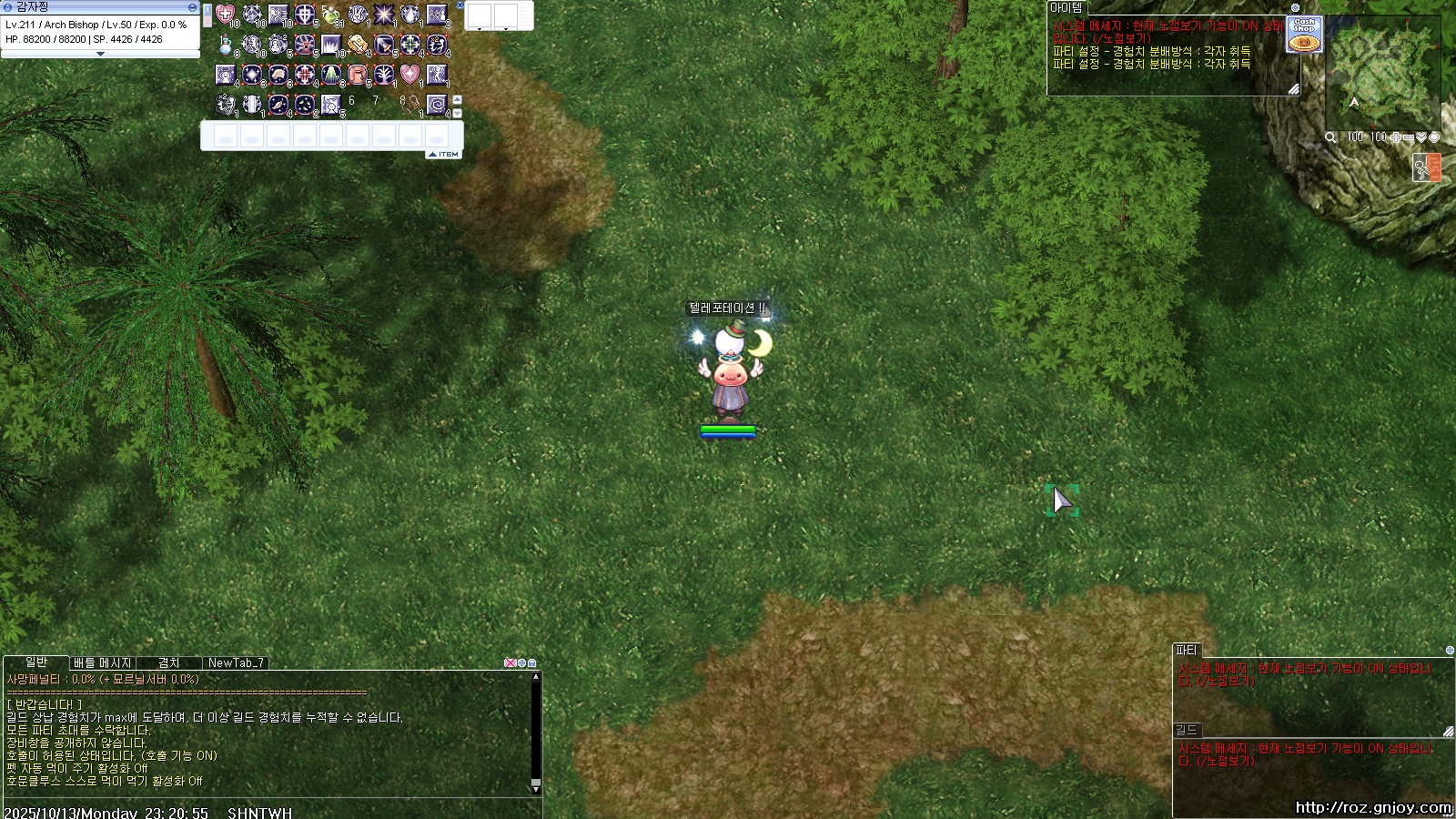Viewport: 1456px width, 819px height.
Task: Select the 파티 chat window tab
Action: pyautogui.click(x=1187, y=651)
